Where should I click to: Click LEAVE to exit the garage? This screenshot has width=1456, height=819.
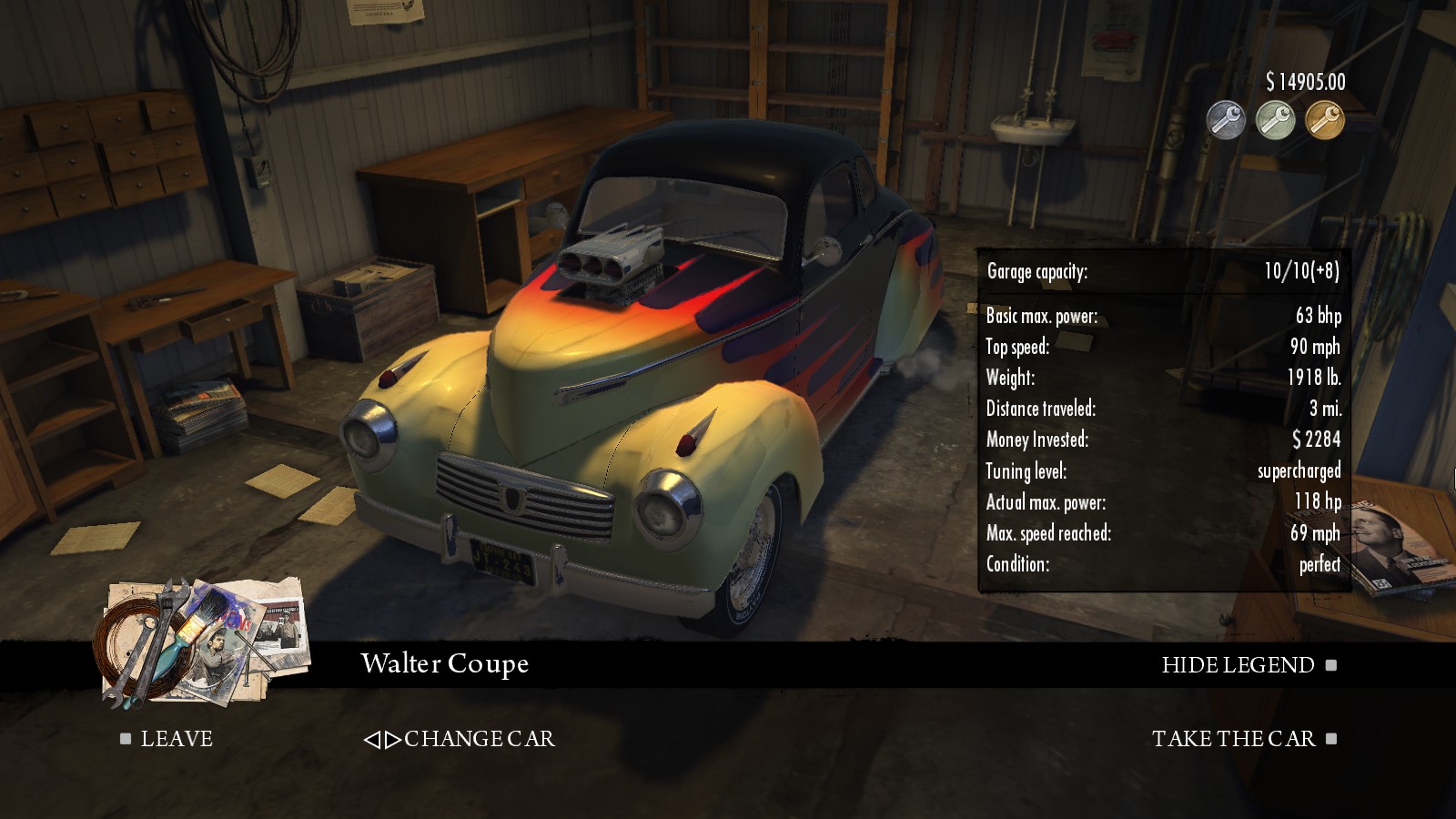(x=175, y=739)
